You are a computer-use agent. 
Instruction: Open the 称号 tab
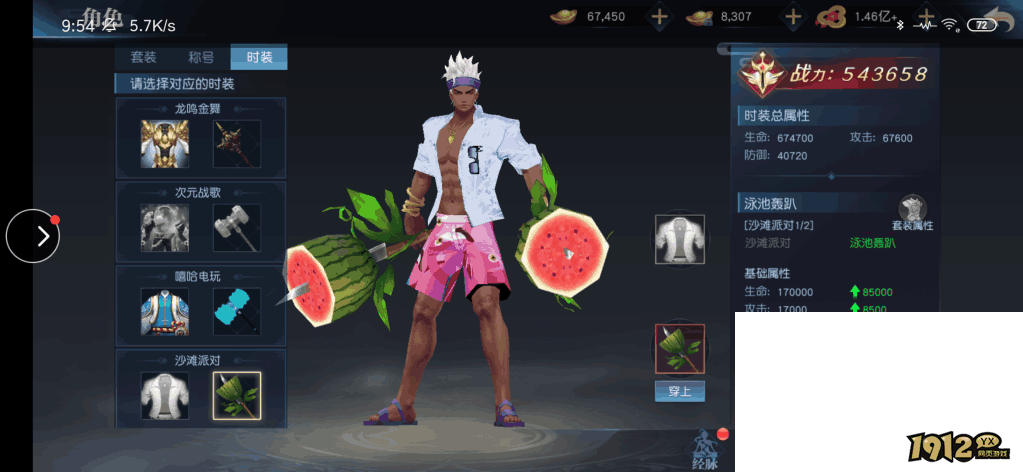[201, 57]
